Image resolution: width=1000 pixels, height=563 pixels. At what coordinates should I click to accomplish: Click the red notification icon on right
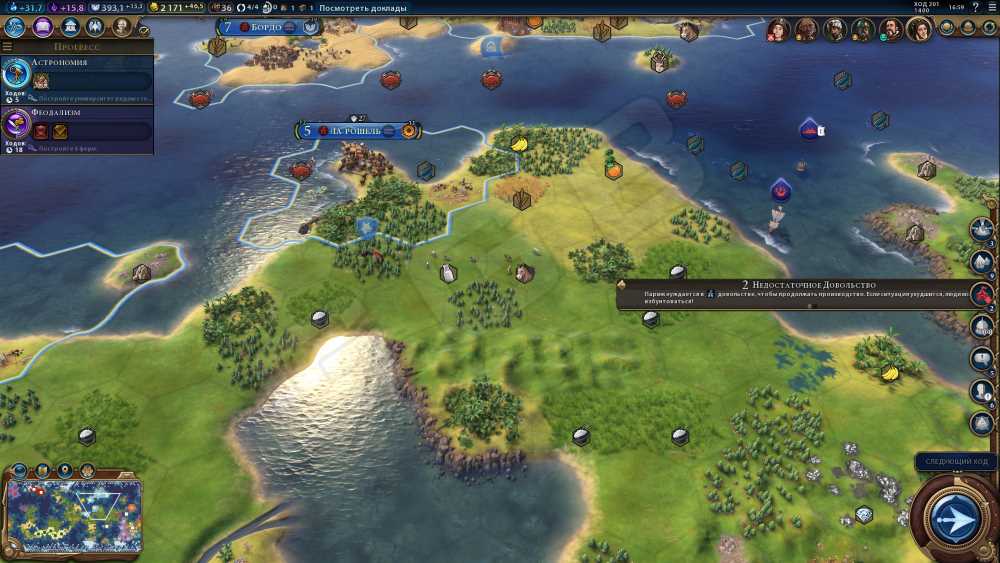coord(982,295)
